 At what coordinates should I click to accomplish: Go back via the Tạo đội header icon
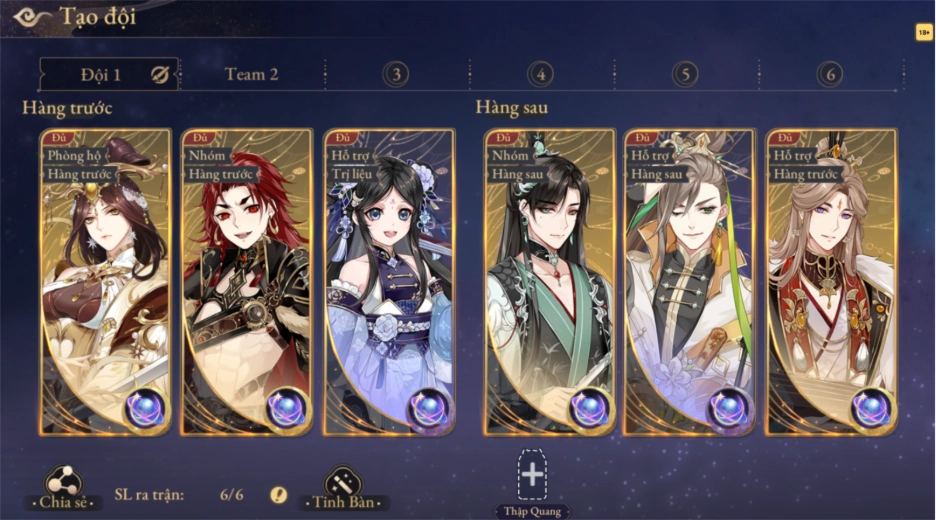30,17
